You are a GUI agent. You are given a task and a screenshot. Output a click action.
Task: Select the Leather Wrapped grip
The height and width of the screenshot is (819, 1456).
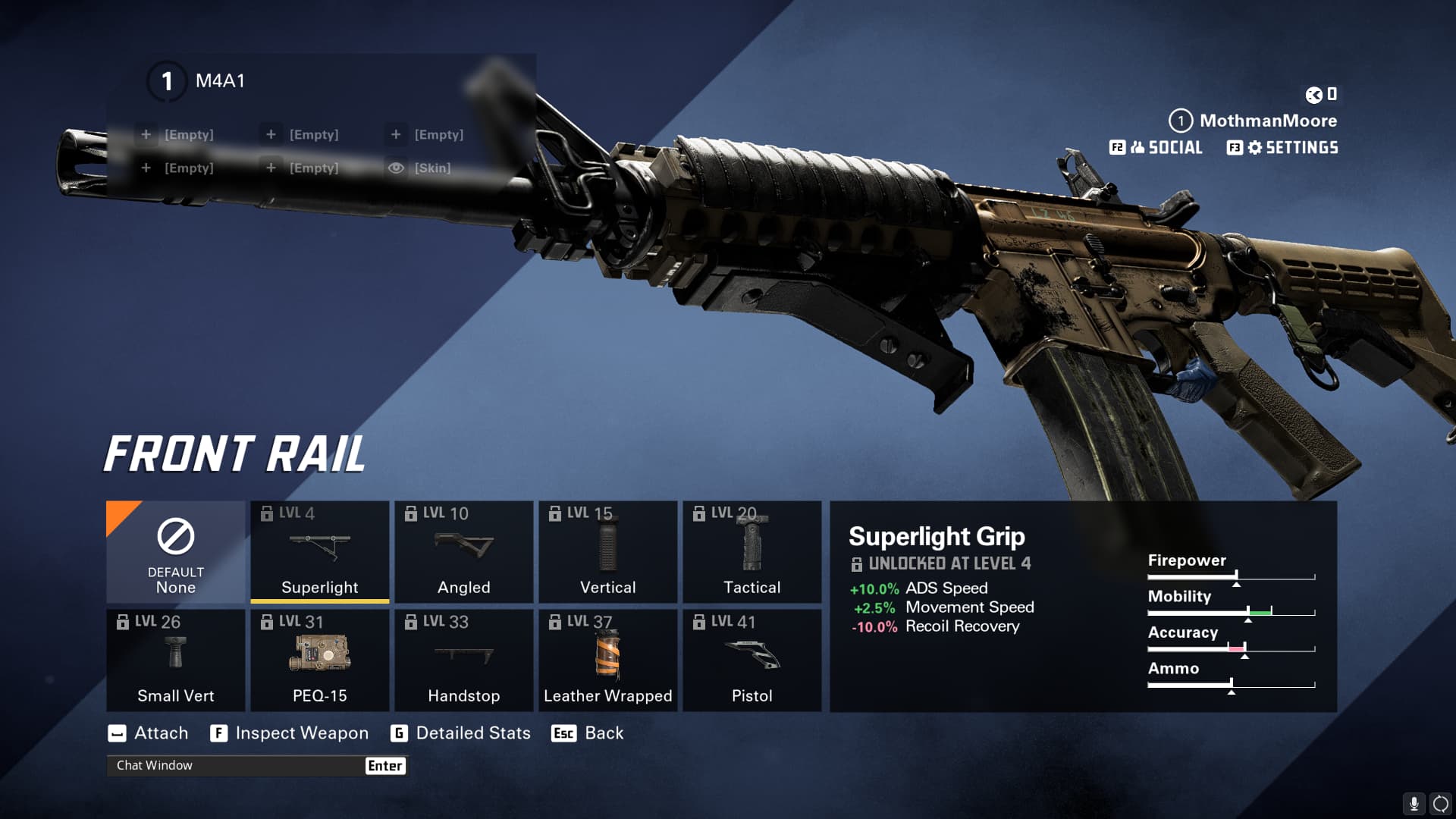tap(607, 661)
